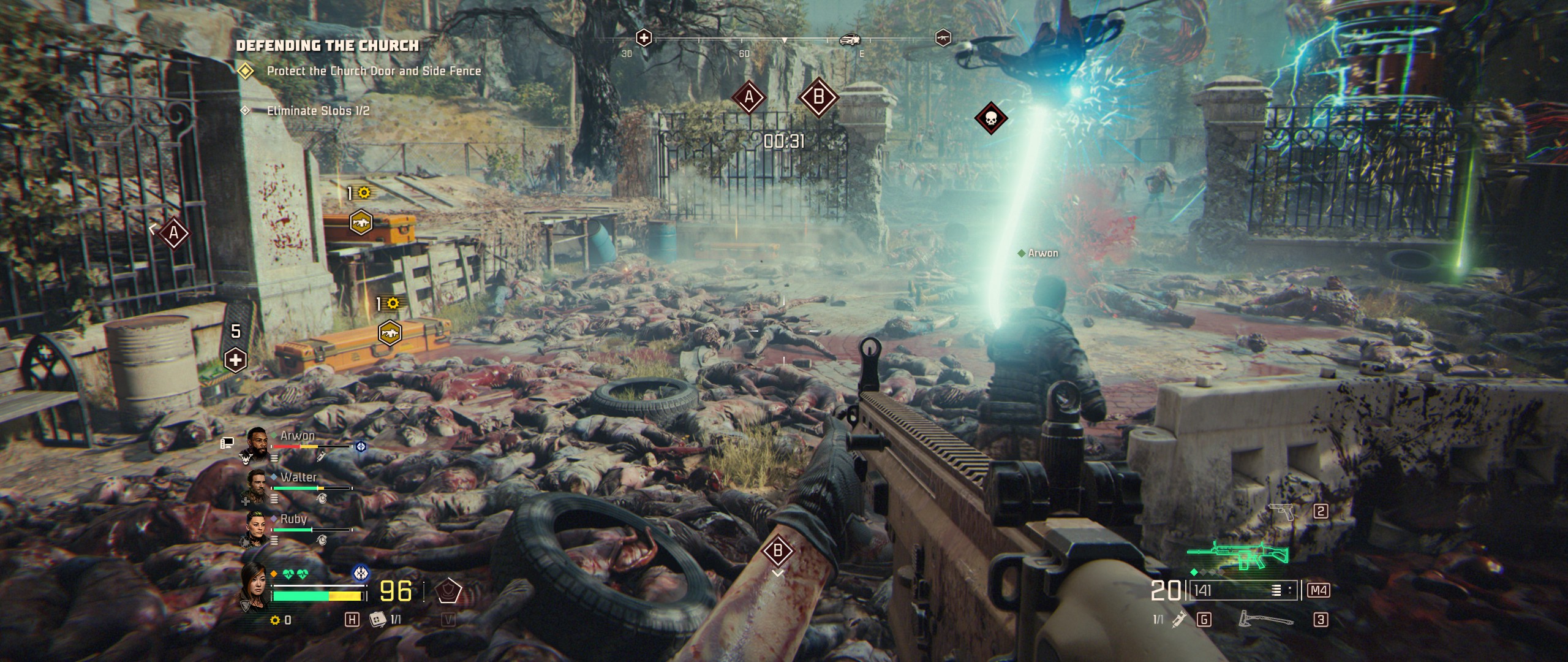Select the green M4 rifle icon
1568x662 pixels.
pos(1237,557)
